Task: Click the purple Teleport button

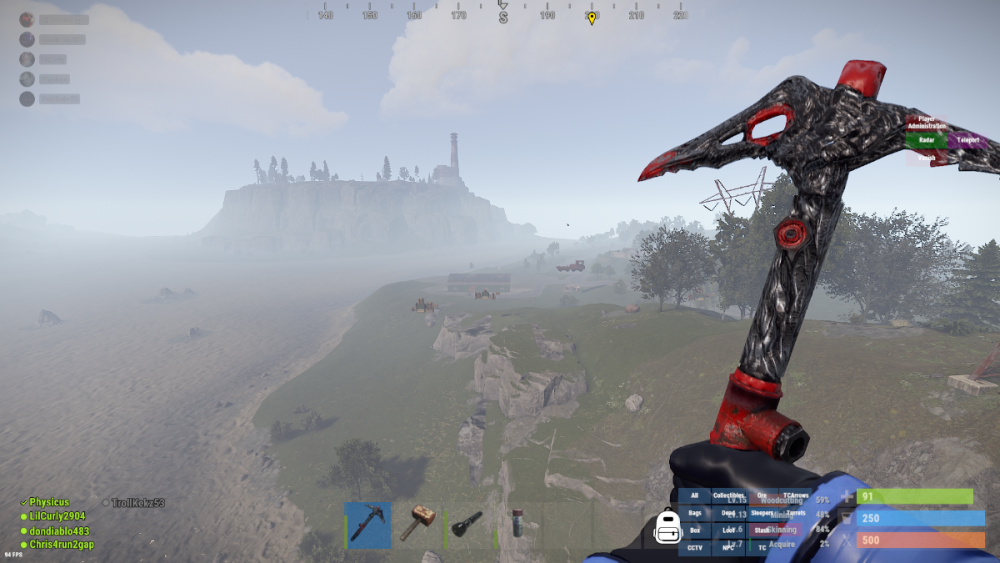Action: [967, 141]
